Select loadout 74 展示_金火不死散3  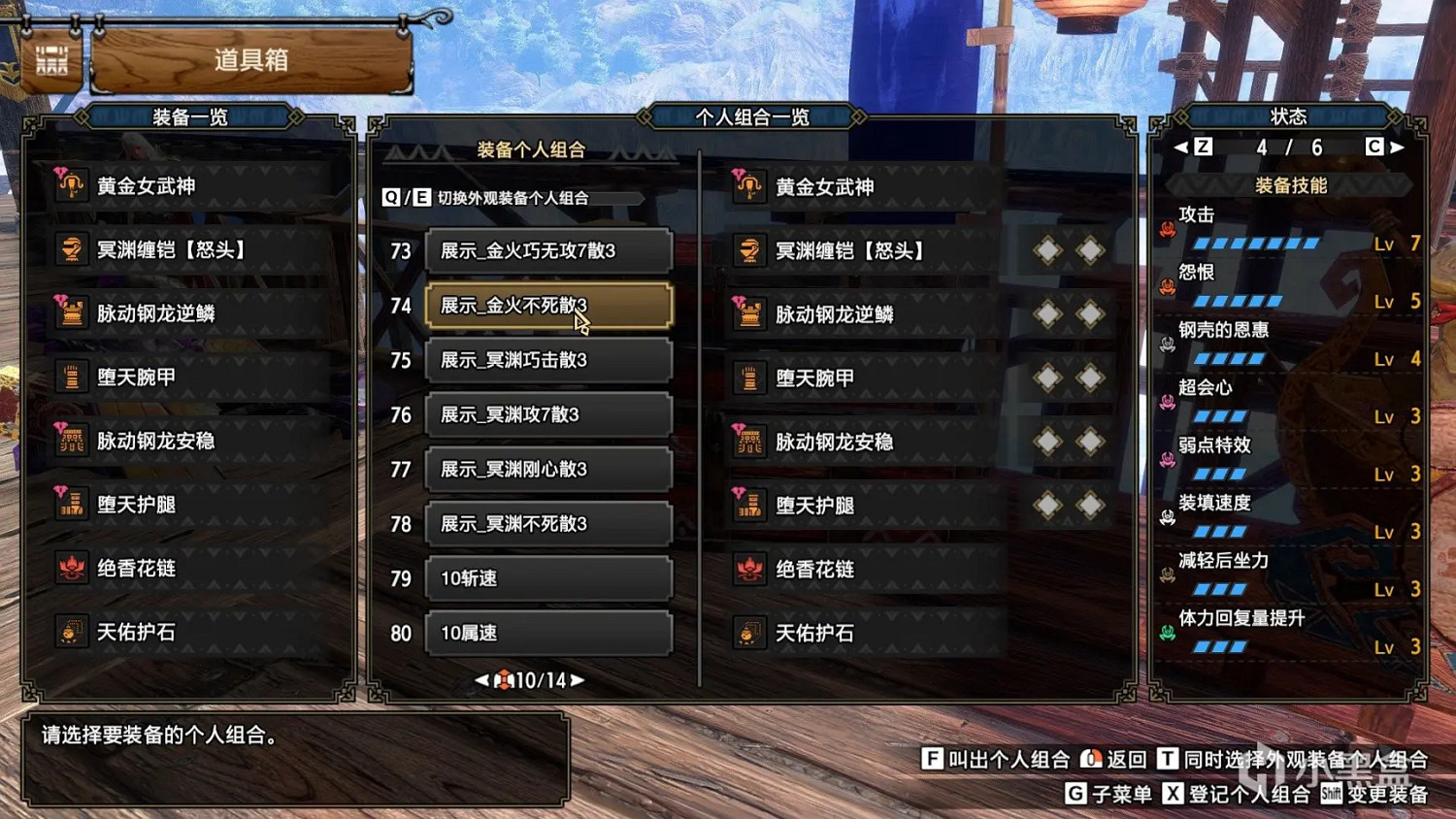coord(548,305)
